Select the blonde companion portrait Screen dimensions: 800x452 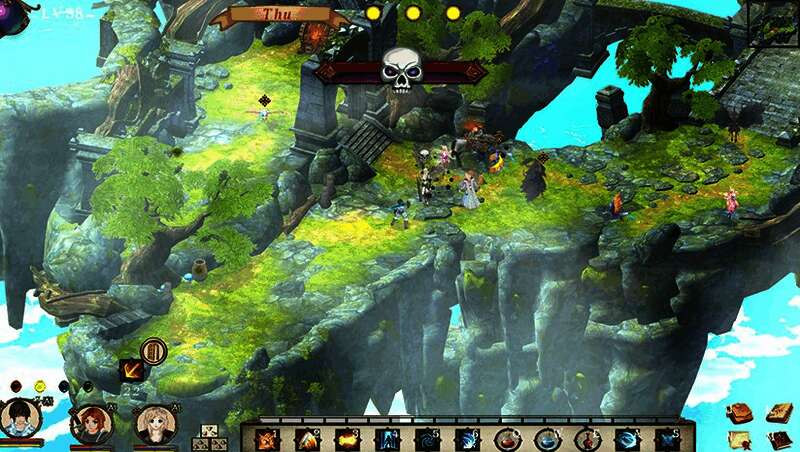click(154, 425)
